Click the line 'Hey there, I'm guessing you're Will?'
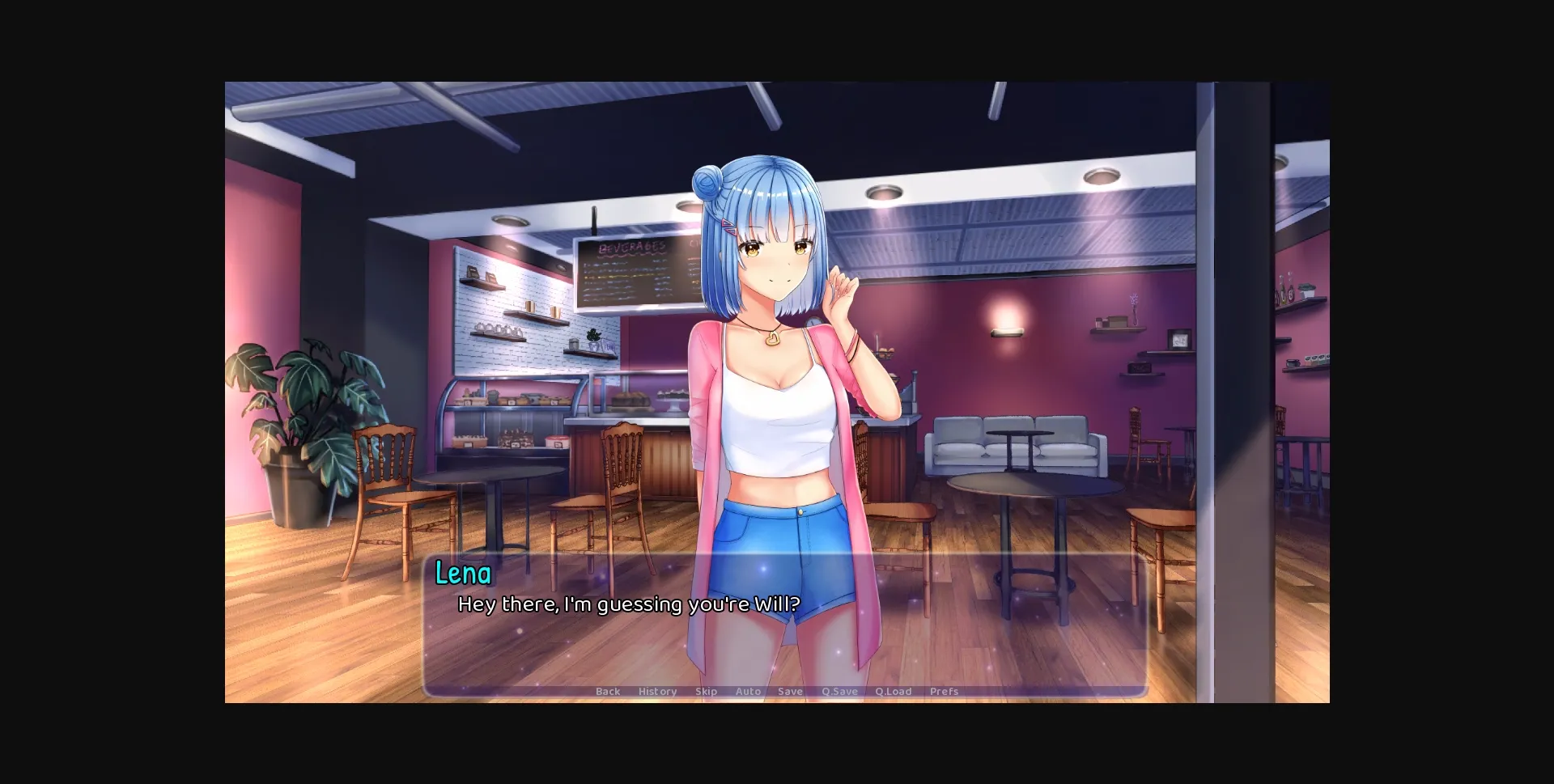This screenshot has width=1554, height=784. coord(629,604)
